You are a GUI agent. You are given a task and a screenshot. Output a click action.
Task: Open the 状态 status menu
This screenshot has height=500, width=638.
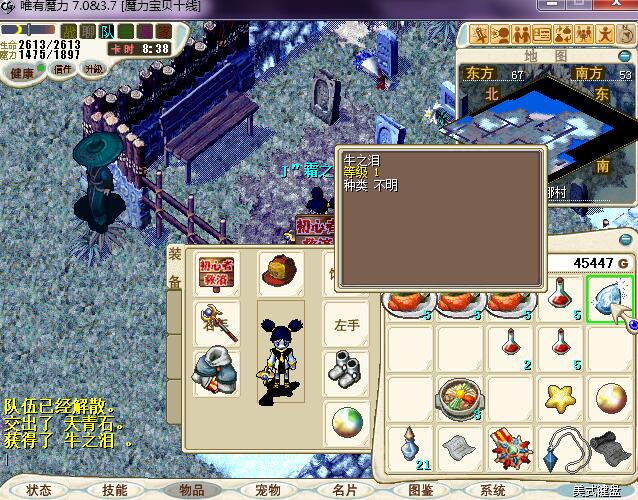pos(39,490)
